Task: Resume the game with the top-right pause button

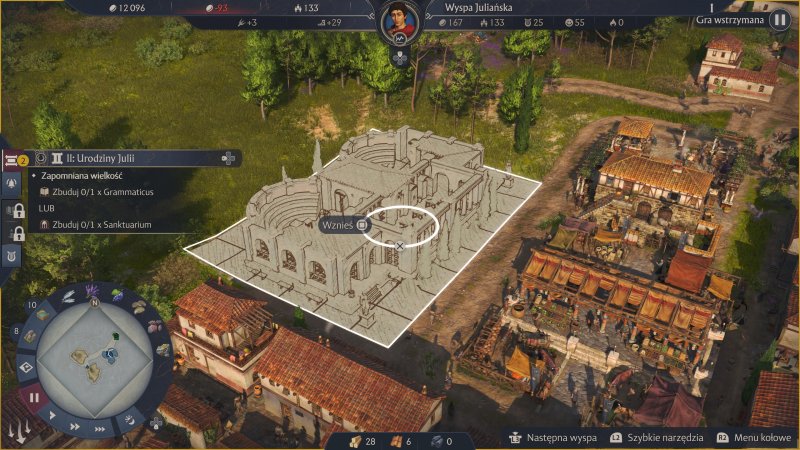Action: (779, 20)
